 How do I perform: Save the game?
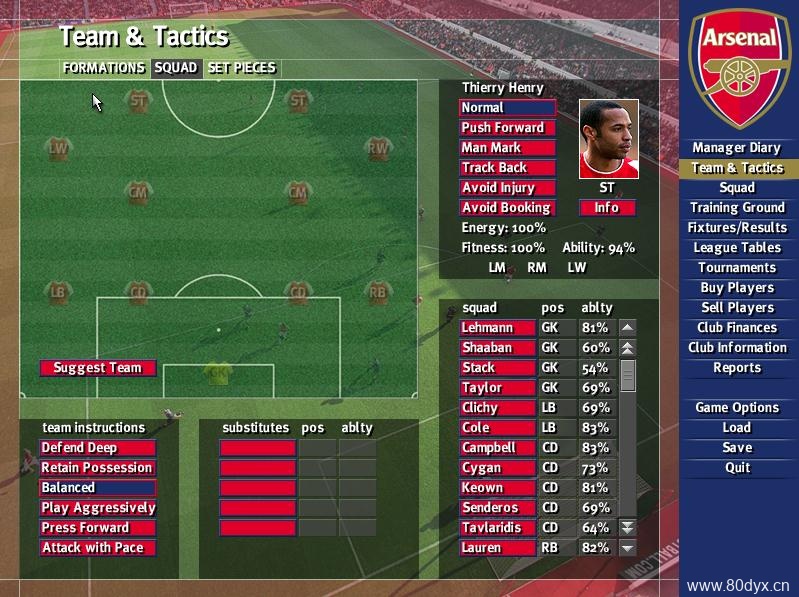737,448
